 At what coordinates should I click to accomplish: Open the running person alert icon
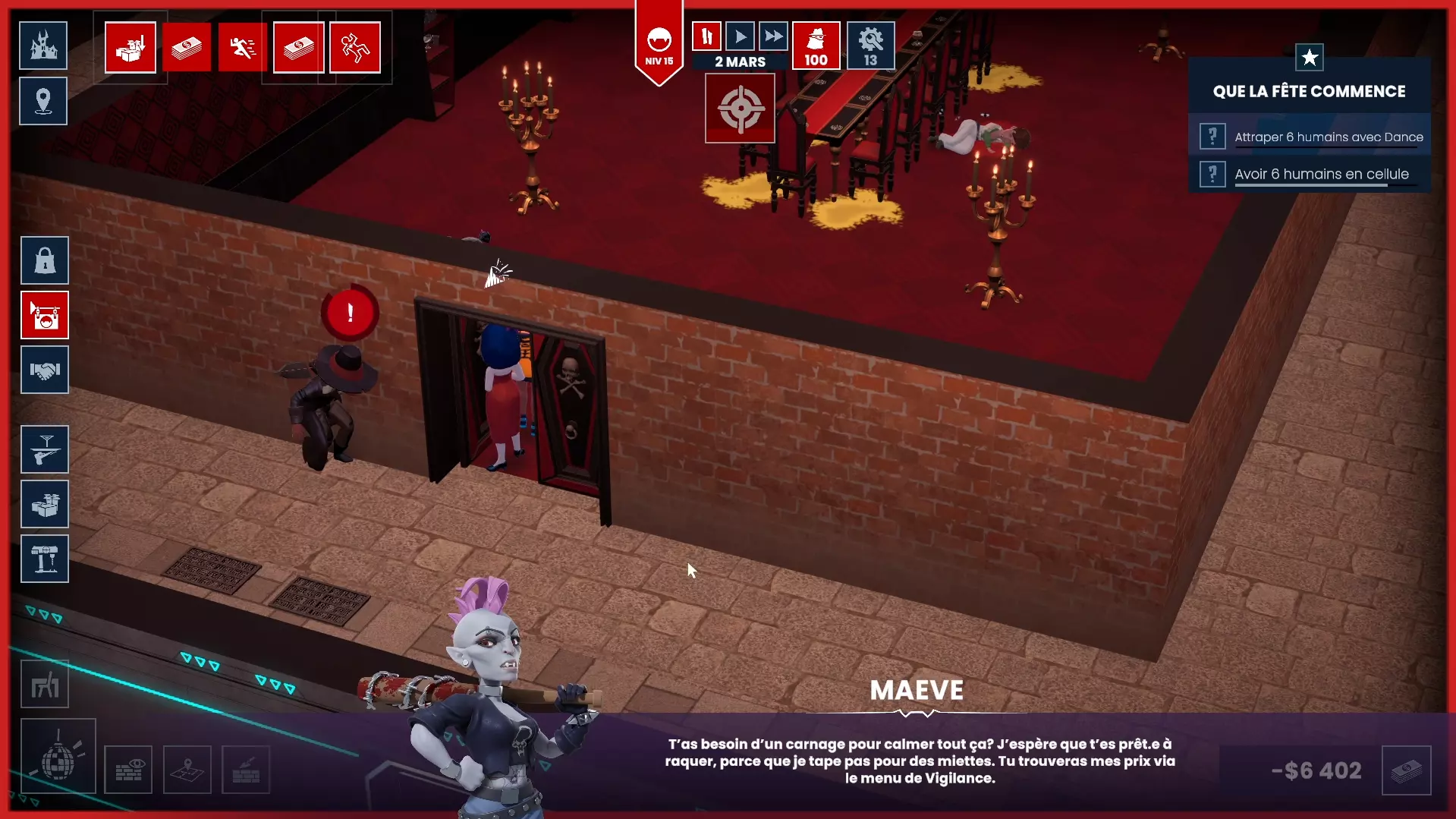242,48
